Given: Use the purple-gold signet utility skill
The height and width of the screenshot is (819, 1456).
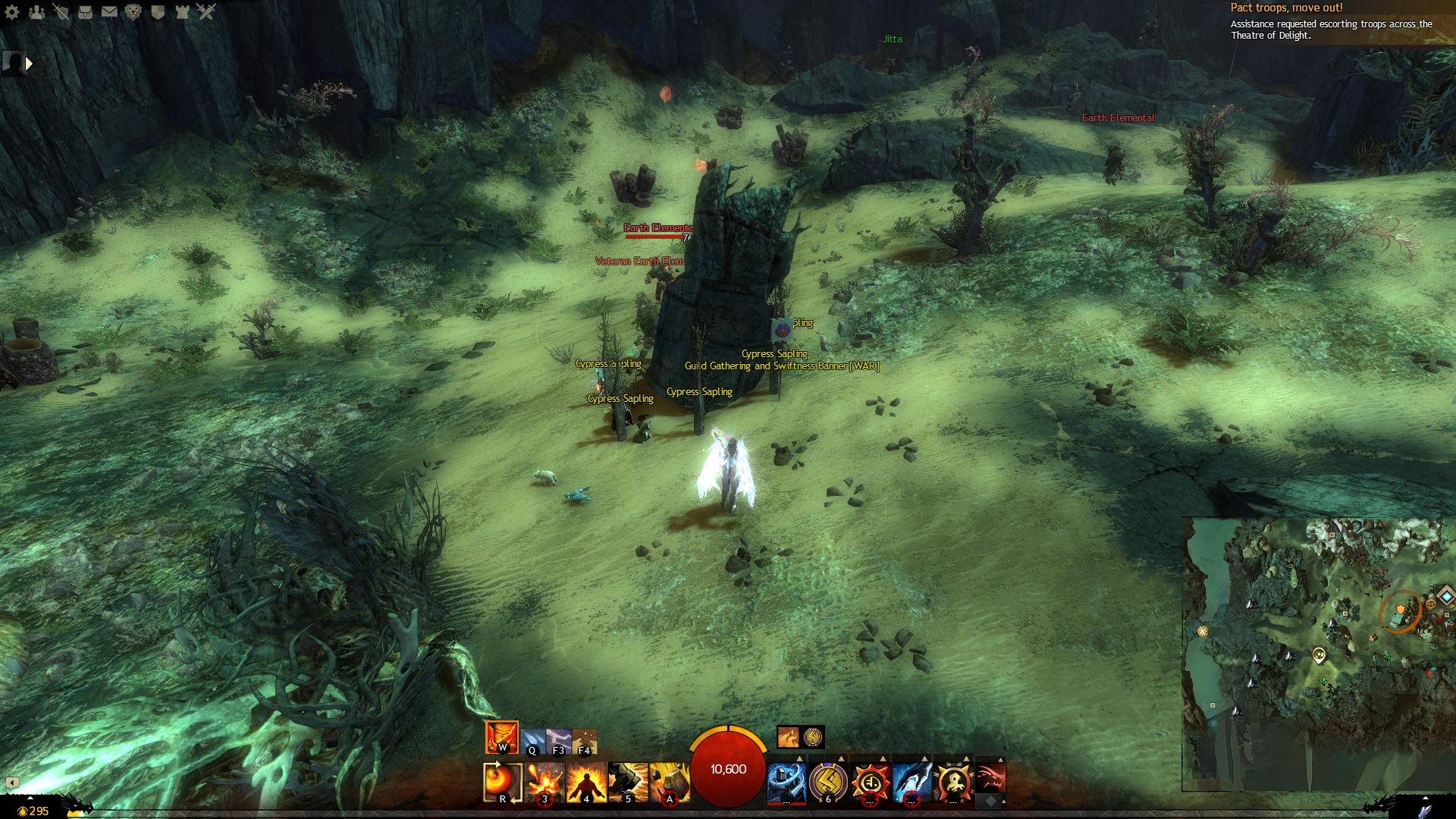Looking at the screenshot, I should [828, 782].
